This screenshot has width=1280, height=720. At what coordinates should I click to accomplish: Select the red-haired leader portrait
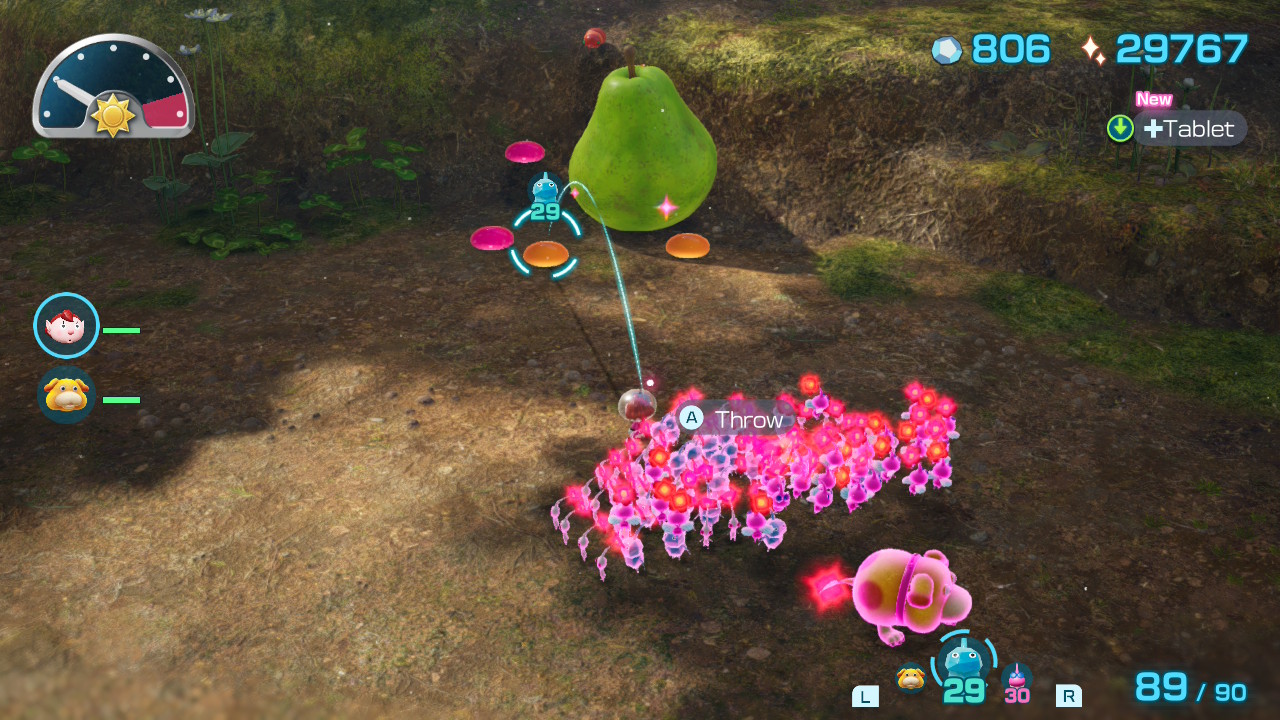pyautogui.click(x=66, y=326)
